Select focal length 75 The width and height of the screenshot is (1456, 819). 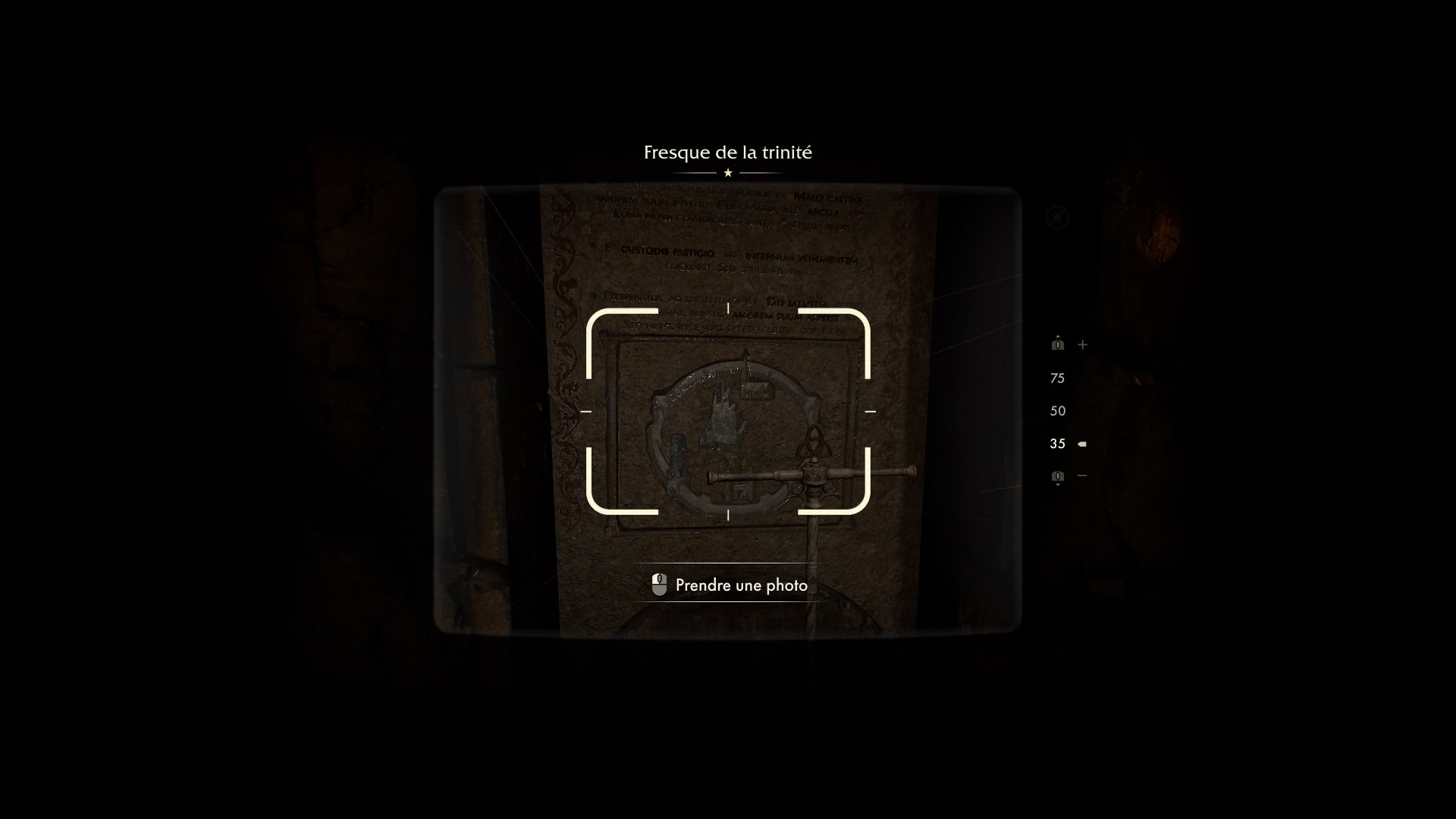pos(1057,377)
